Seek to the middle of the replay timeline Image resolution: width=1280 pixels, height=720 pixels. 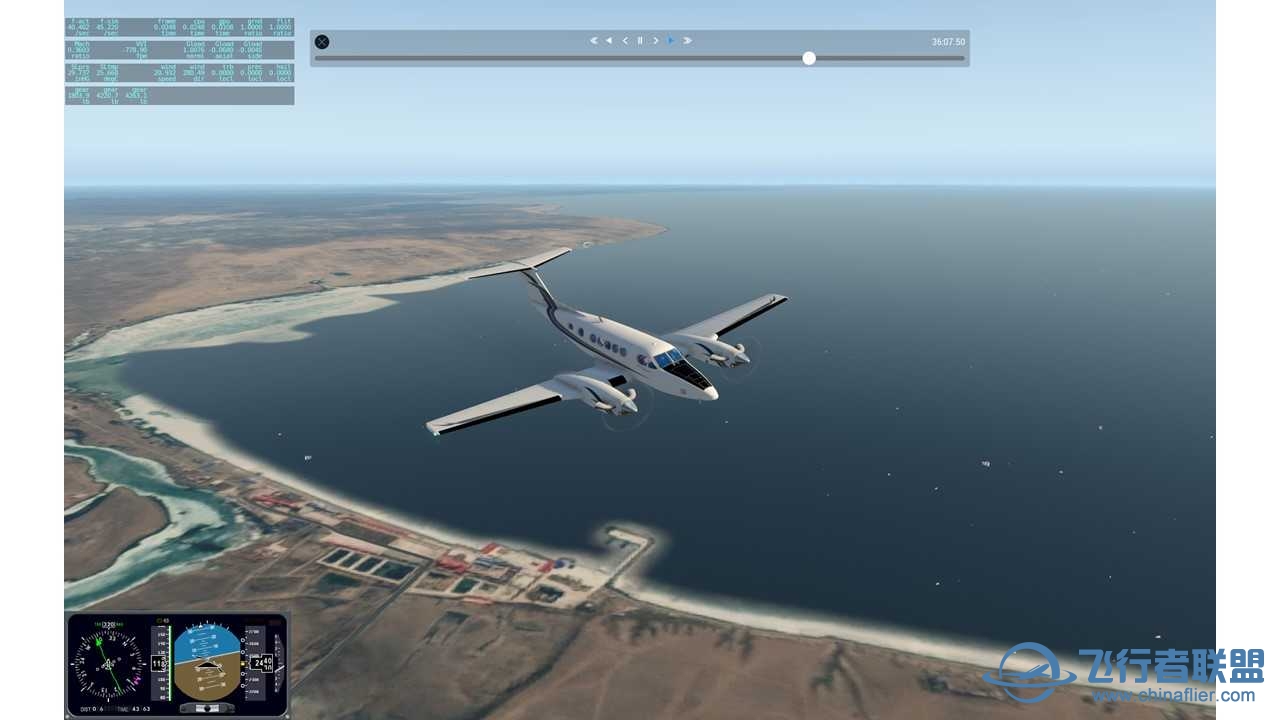point(640,58)
